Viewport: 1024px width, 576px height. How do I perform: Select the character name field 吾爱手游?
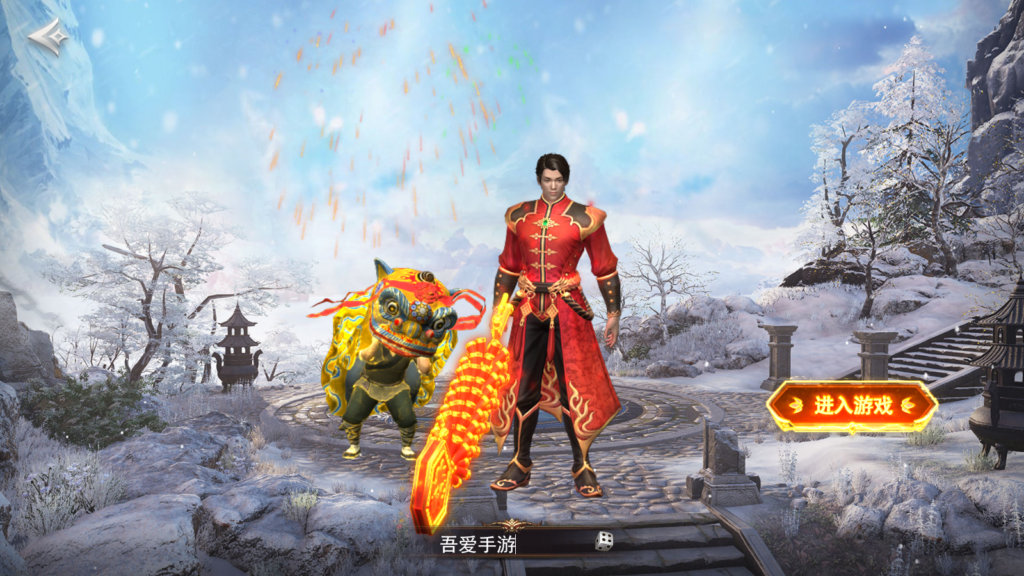[x=500, y=544]
